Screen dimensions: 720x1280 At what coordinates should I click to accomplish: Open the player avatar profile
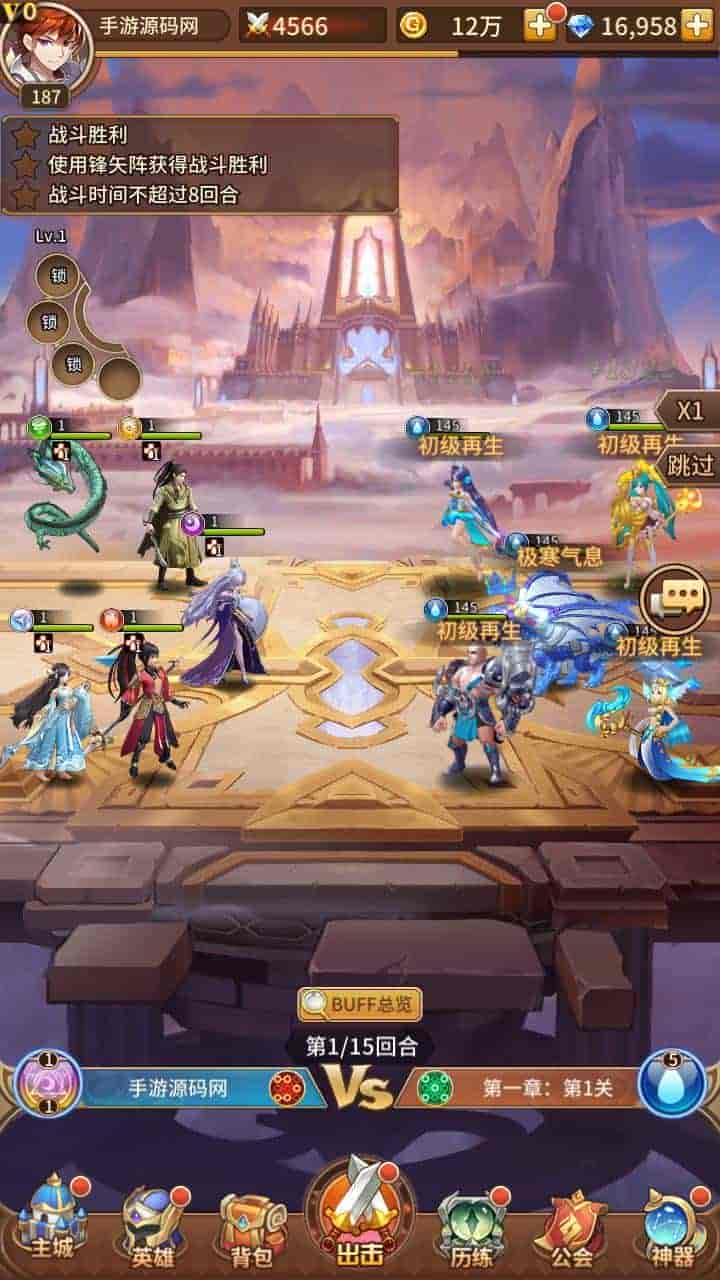(46, 50)
